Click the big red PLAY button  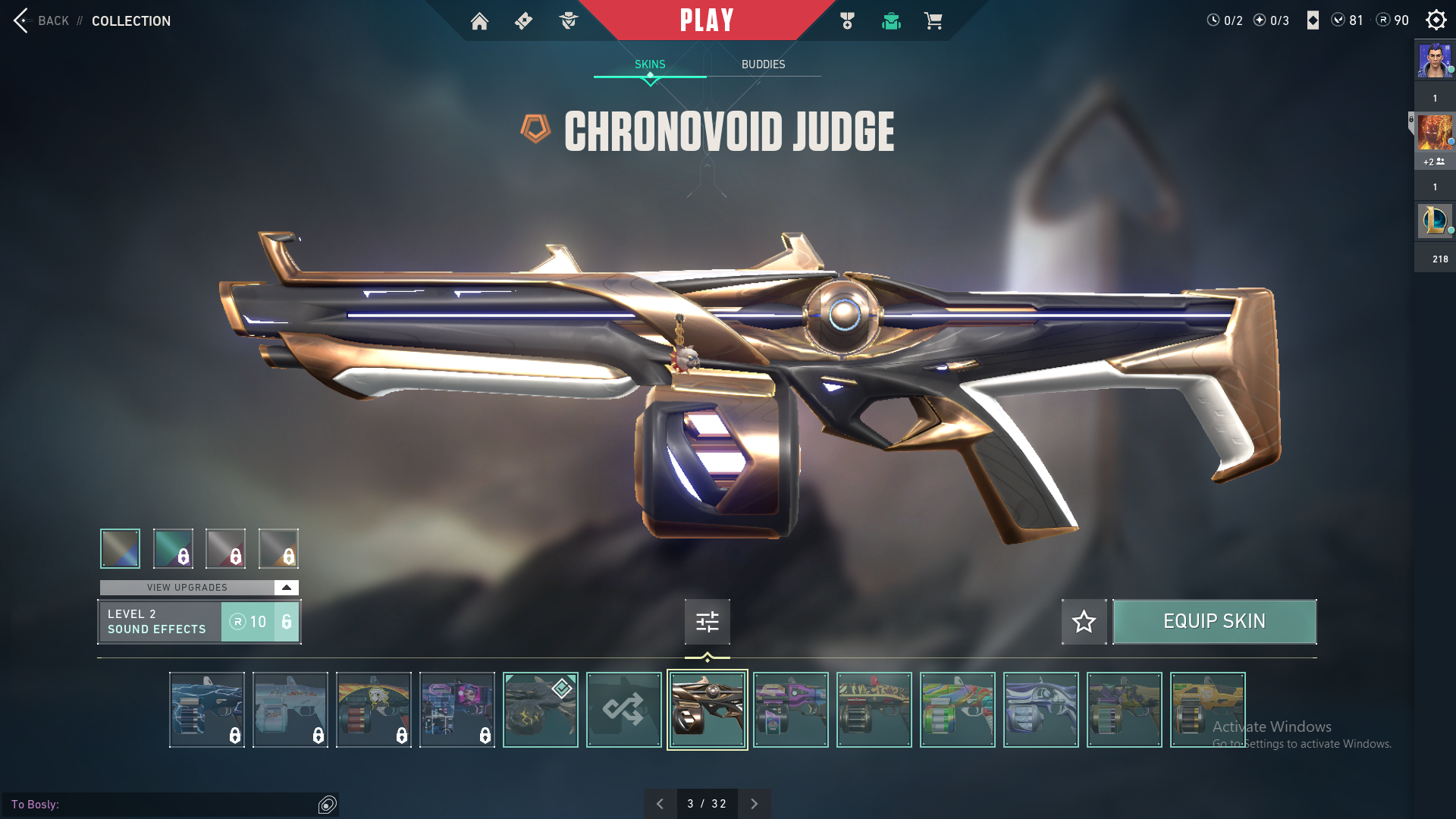coord(706,20)
